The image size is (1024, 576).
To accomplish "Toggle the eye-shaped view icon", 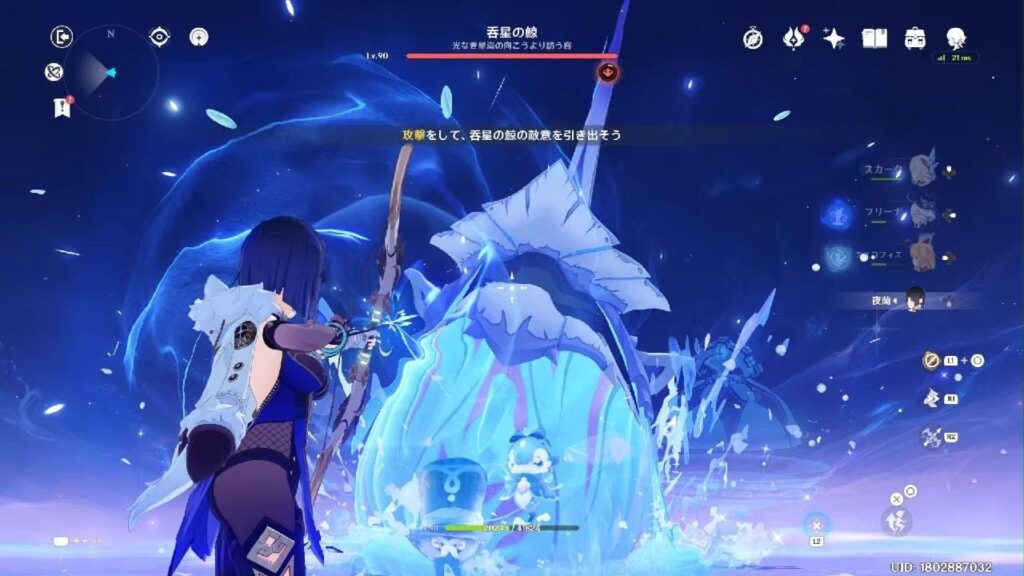I will tap(159, 37).
